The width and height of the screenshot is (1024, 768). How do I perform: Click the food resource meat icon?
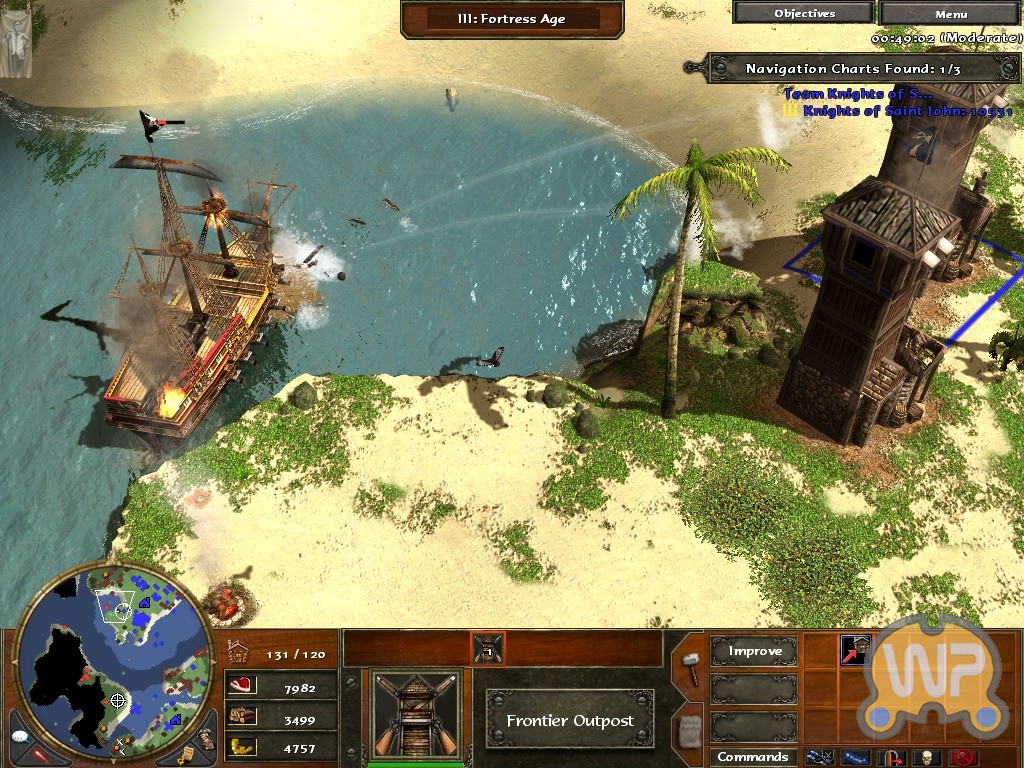[x=243, y=686]
